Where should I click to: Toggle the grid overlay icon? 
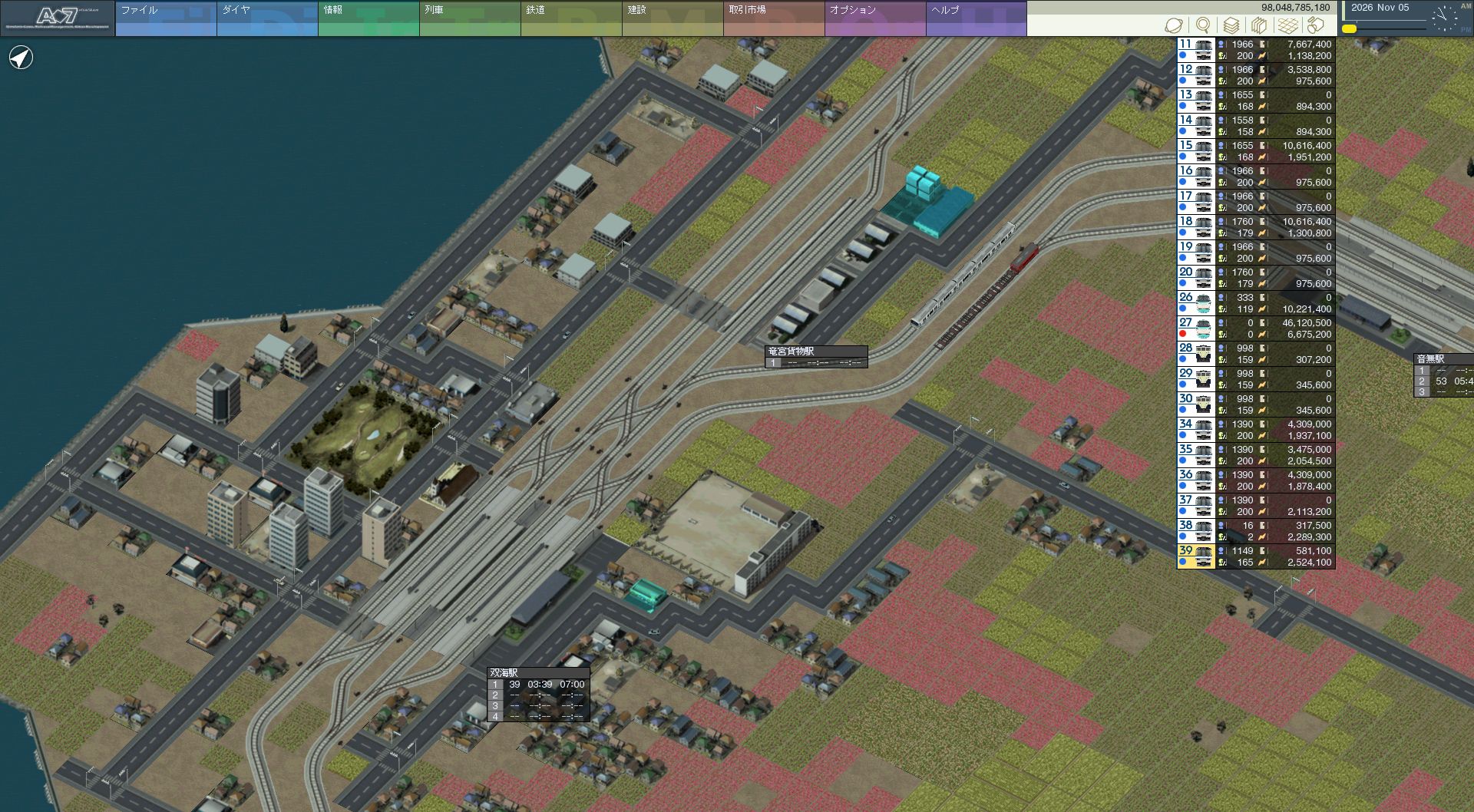[x=1287, y=25]
